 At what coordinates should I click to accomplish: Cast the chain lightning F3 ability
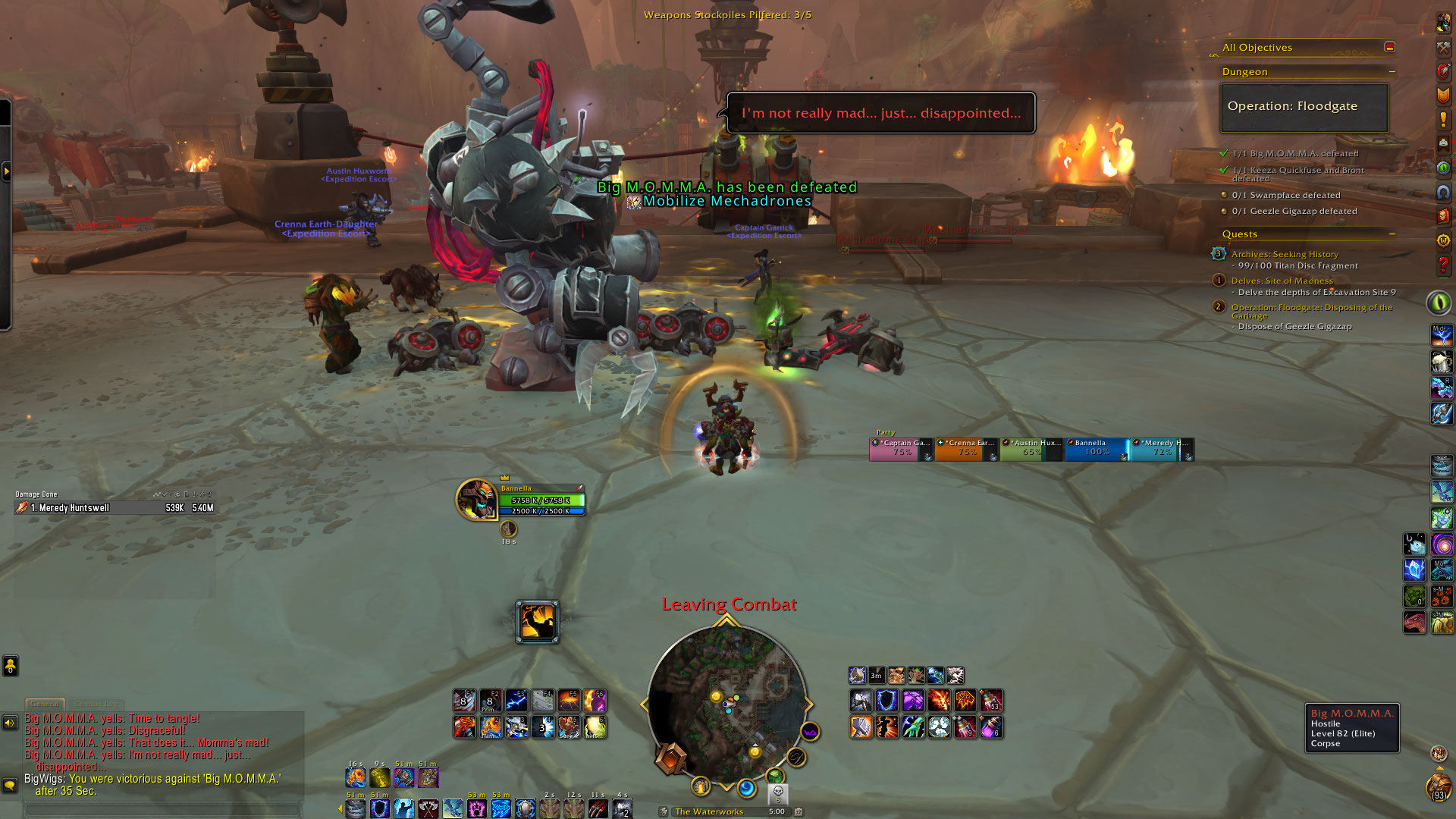pyautogui.click(x=516, y=700)
